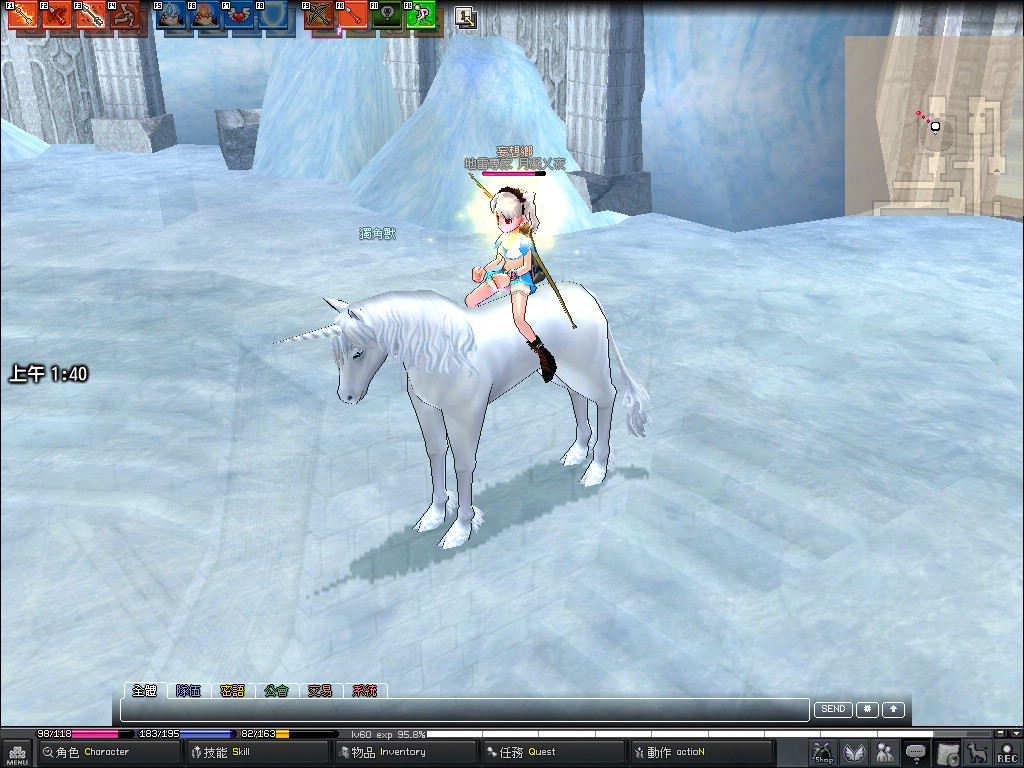The width and height of the screenshot is (1024, 768).
Task: Activate the bow skill hotkey icon
Action: coord(319,16)
